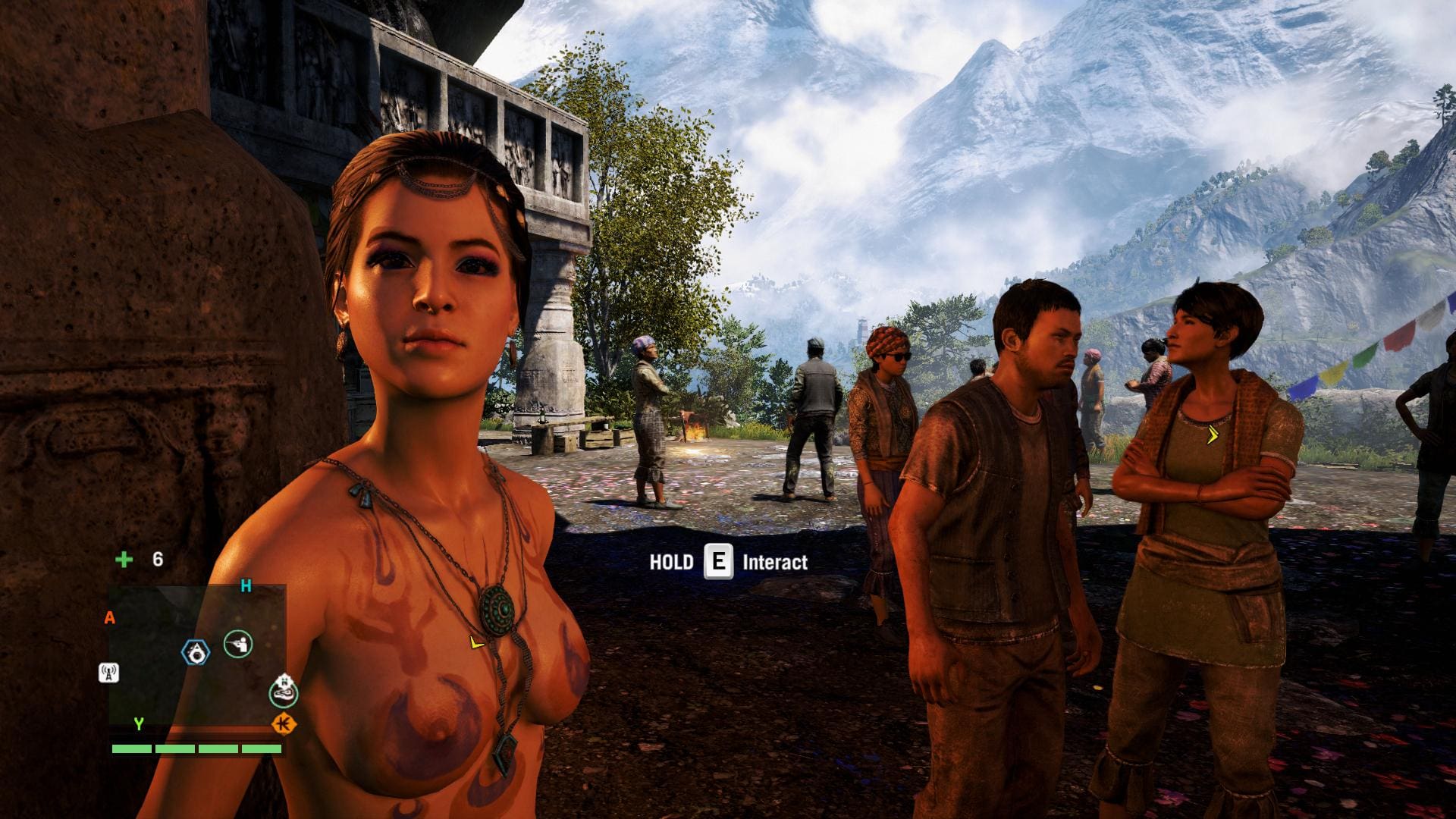Select the blue hexagon player marker

[x=196, y=652]
